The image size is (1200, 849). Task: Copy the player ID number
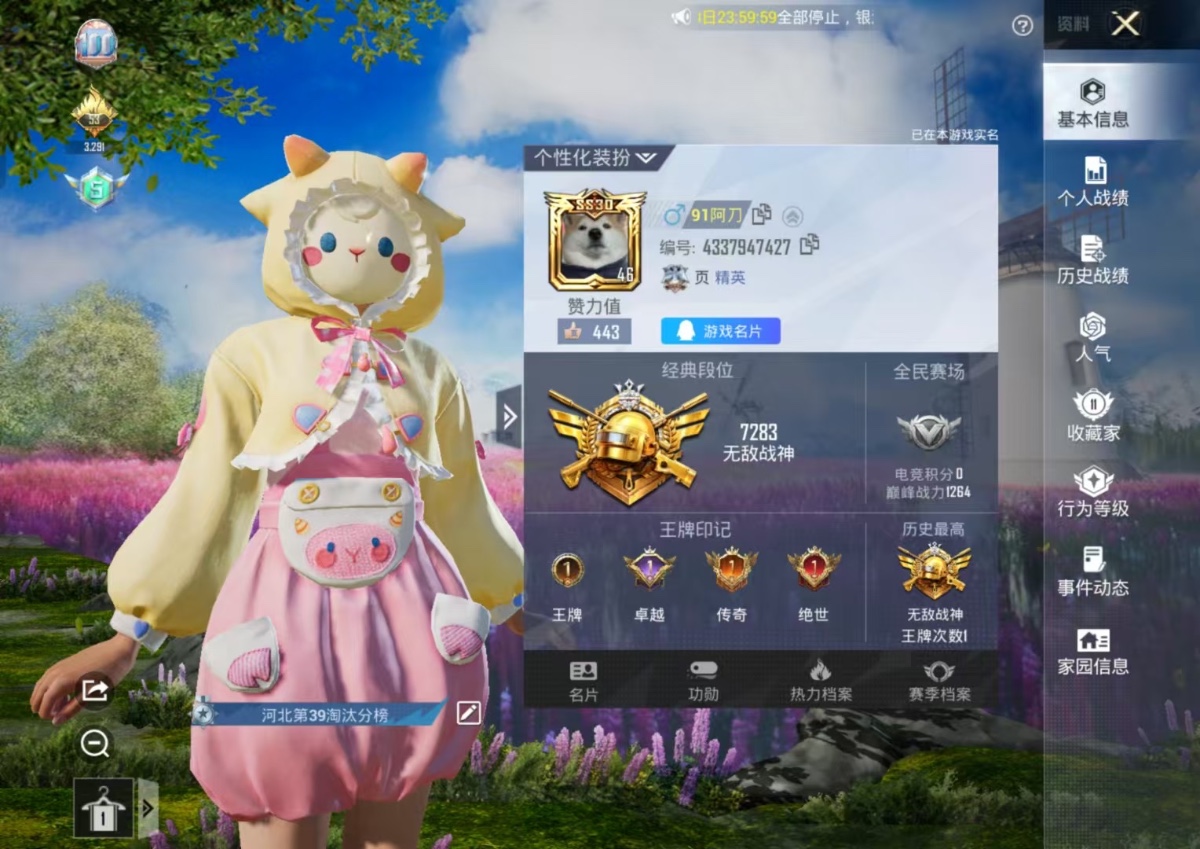[x=810, y=244]
